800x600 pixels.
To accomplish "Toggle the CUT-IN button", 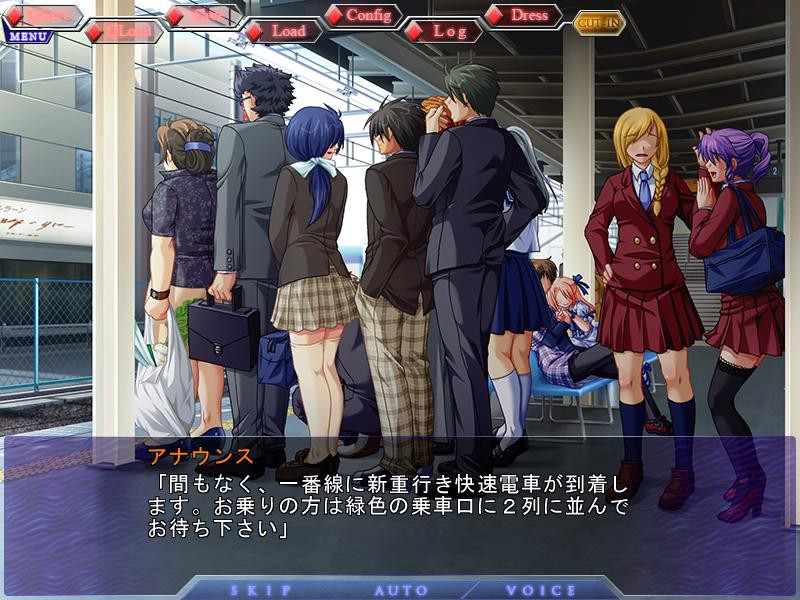I will pyautogui.click(x=600, y=23).
